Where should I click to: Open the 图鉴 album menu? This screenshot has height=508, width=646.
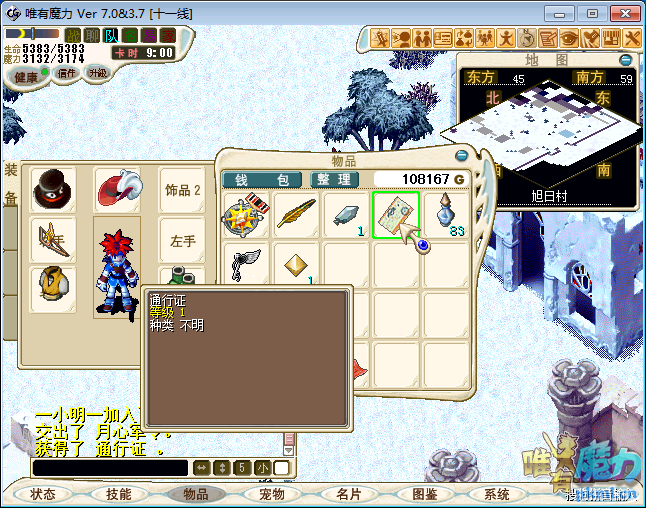click(424, 494)
